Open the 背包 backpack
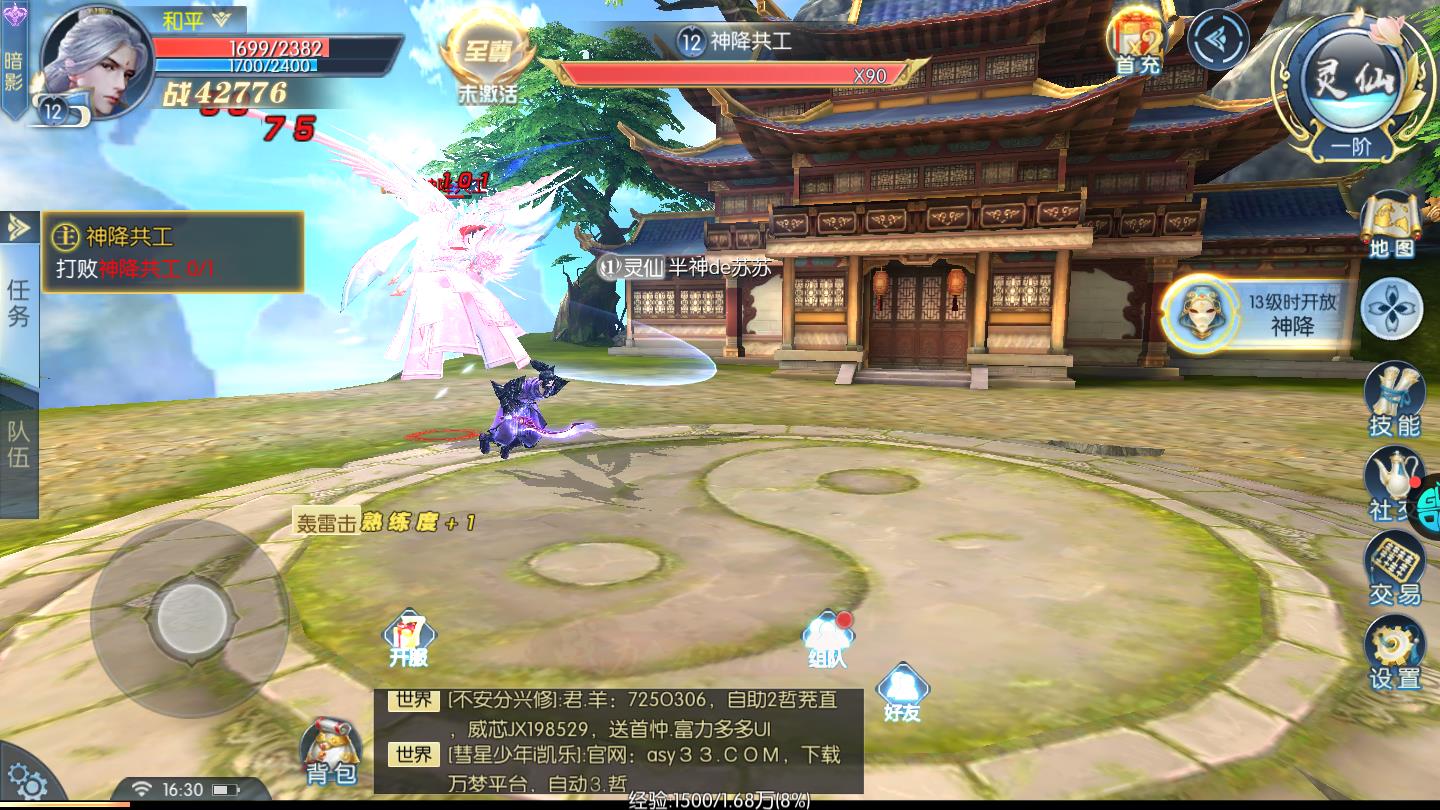Viewport: 1440px width, 810px height. click(x=331, y=752)
